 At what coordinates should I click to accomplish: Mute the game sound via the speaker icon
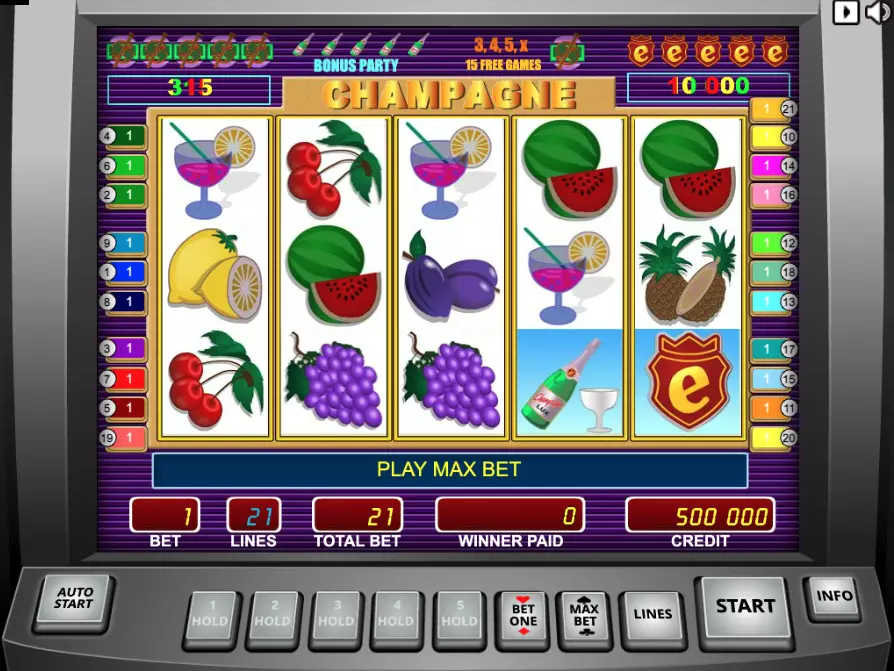[x=877, y=12]
